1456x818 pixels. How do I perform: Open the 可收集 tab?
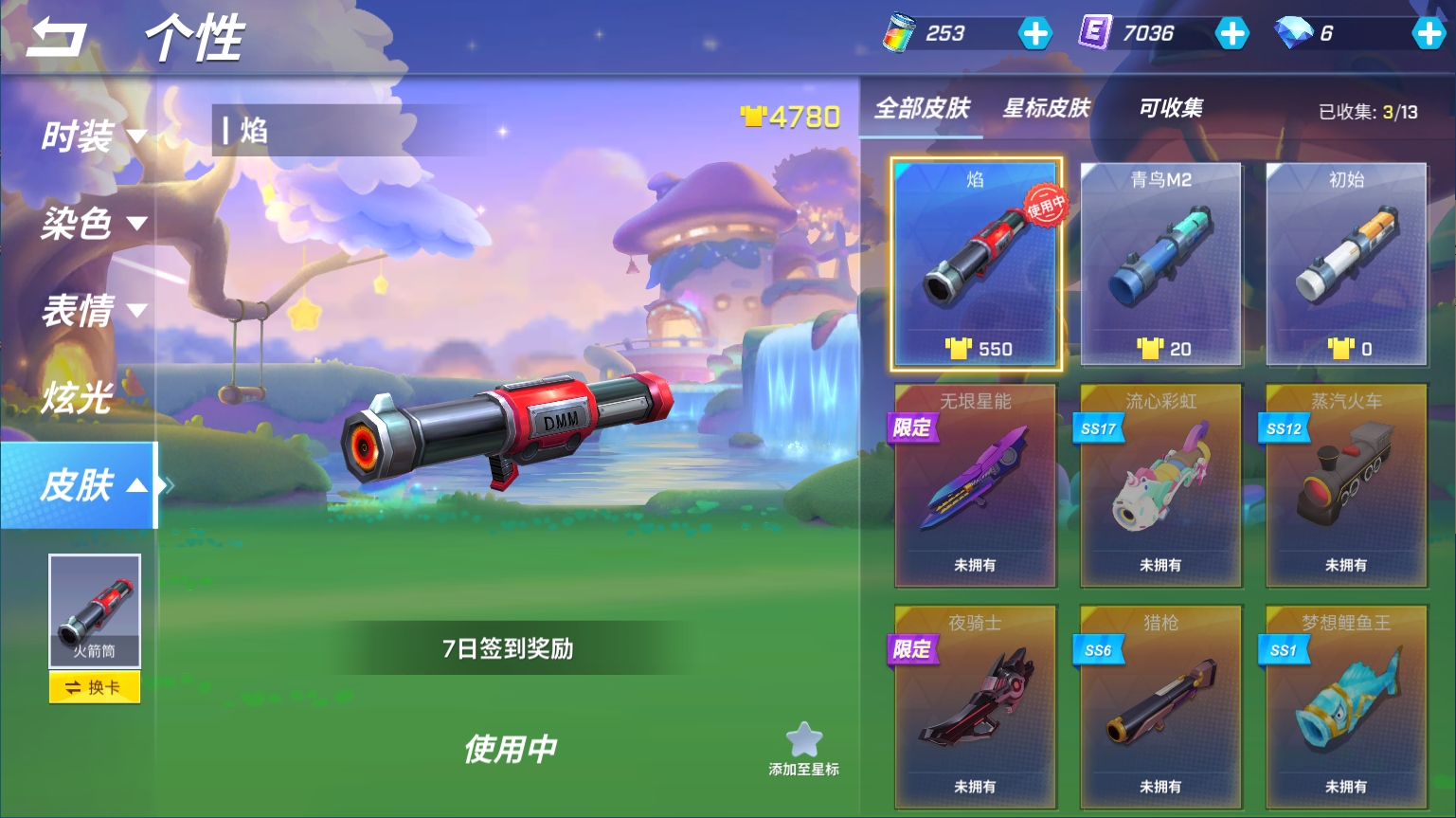(x=1171, y=108)
